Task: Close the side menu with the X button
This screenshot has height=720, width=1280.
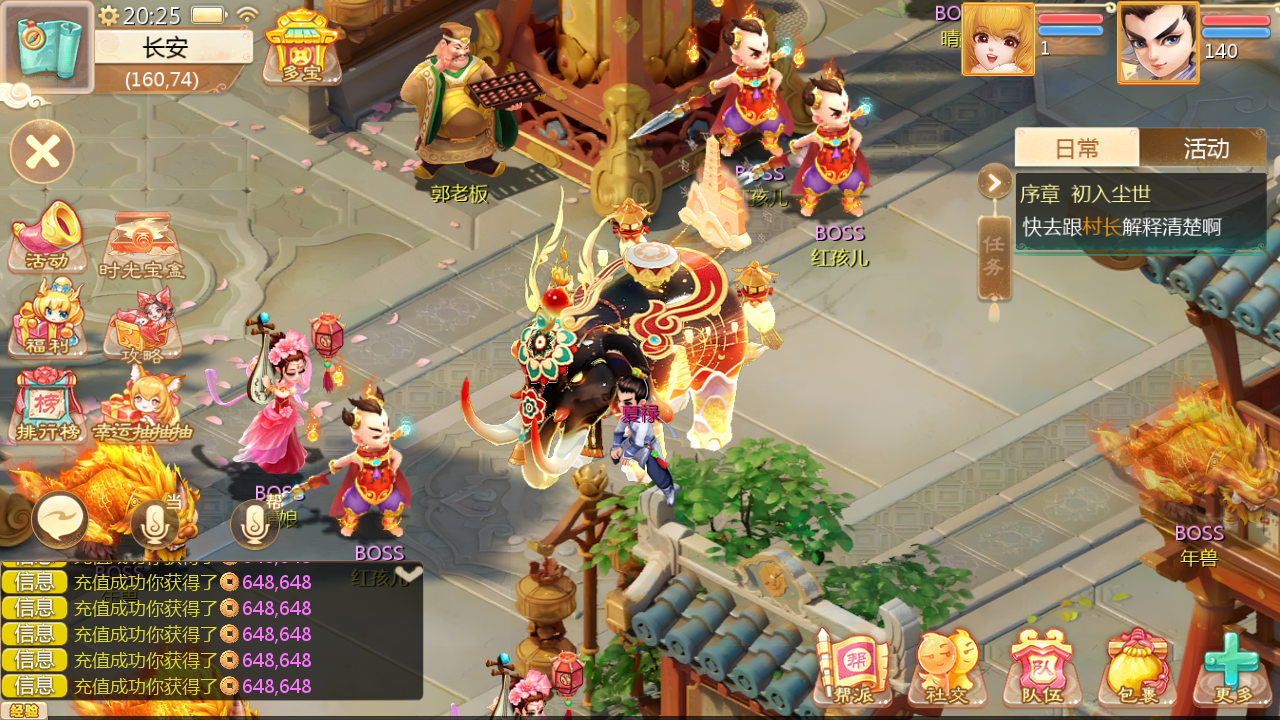Action: pyautogui.click(x=42, y=152)
